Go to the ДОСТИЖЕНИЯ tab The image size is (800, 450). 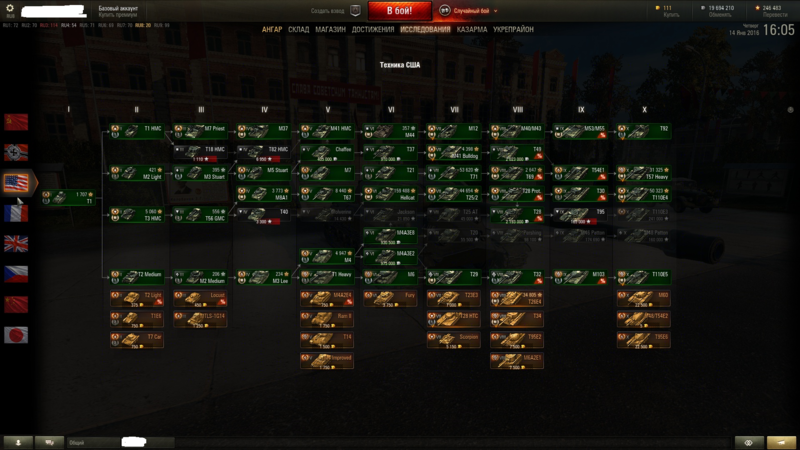[x=373, y=30]
